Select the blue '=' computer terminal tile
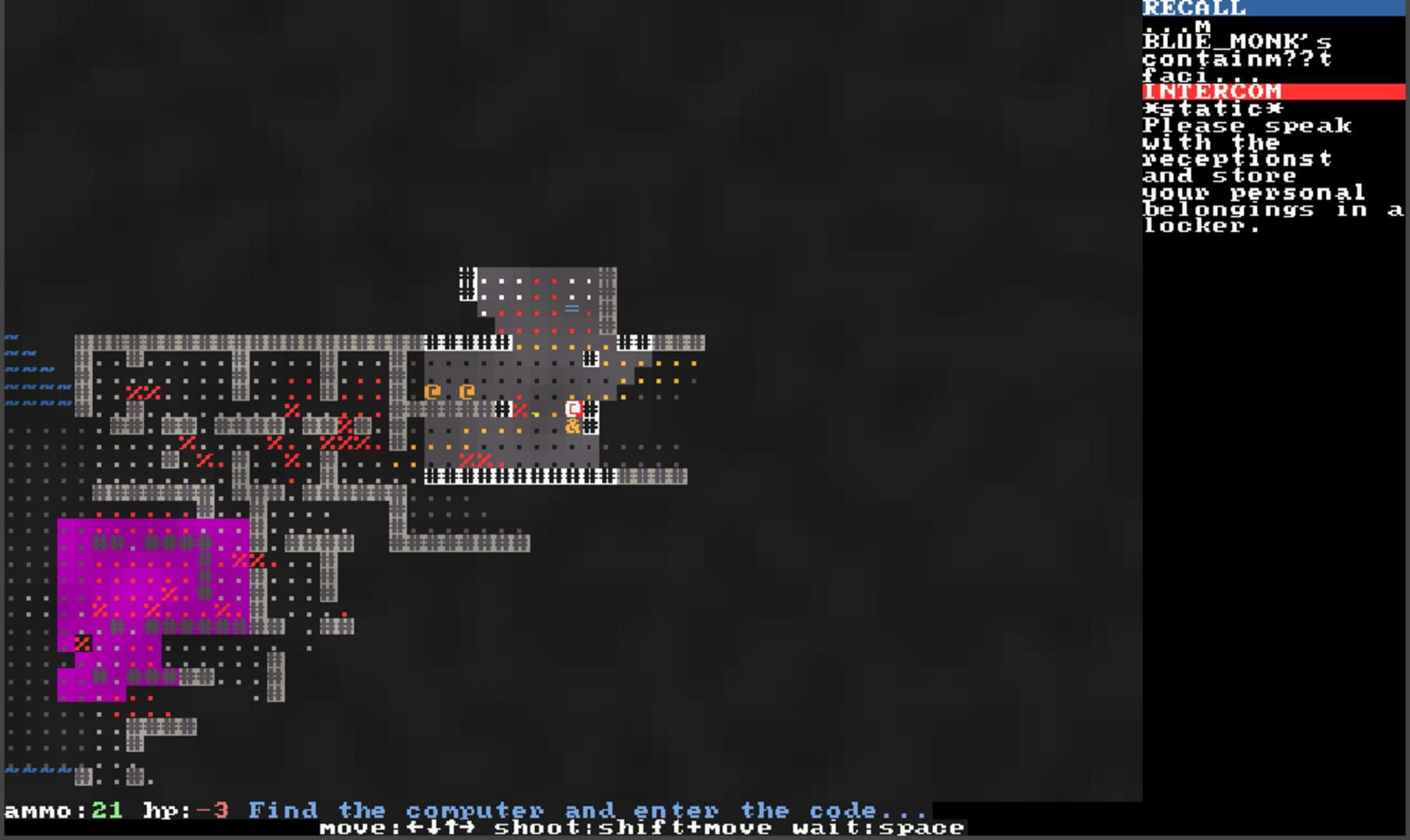 click(x=572, y=309)
